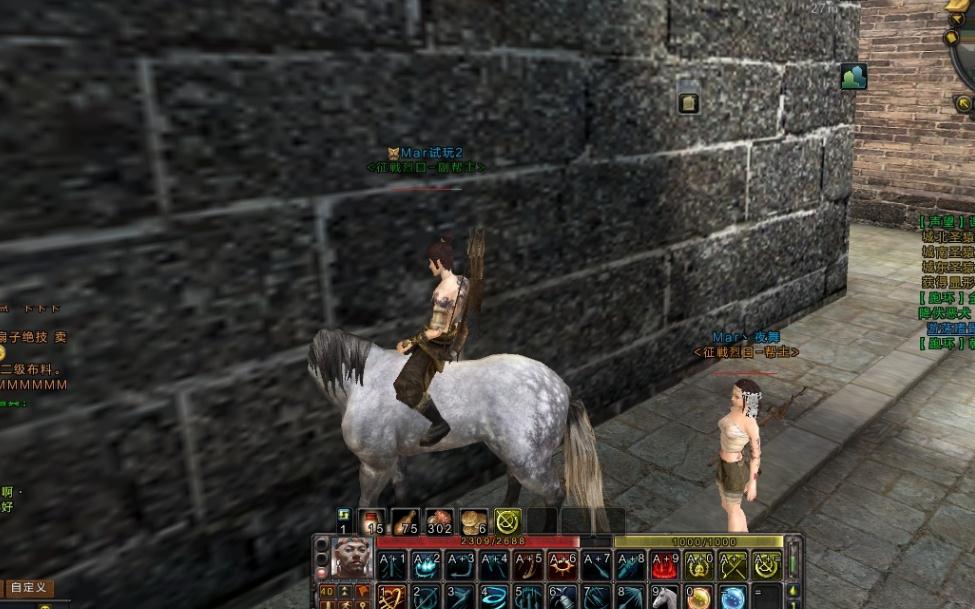Activate the heart arrow skill in slot 1
Screen dimensions: 975x609
(392, 598)
